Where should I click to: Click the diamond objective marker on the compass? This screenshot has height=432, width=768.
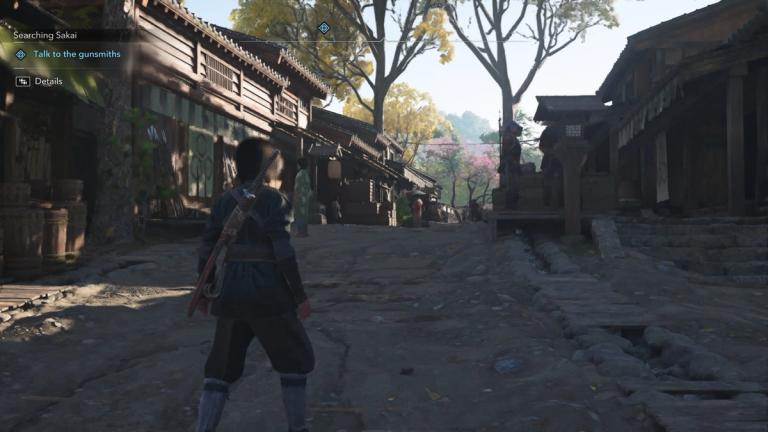point(323,28)
